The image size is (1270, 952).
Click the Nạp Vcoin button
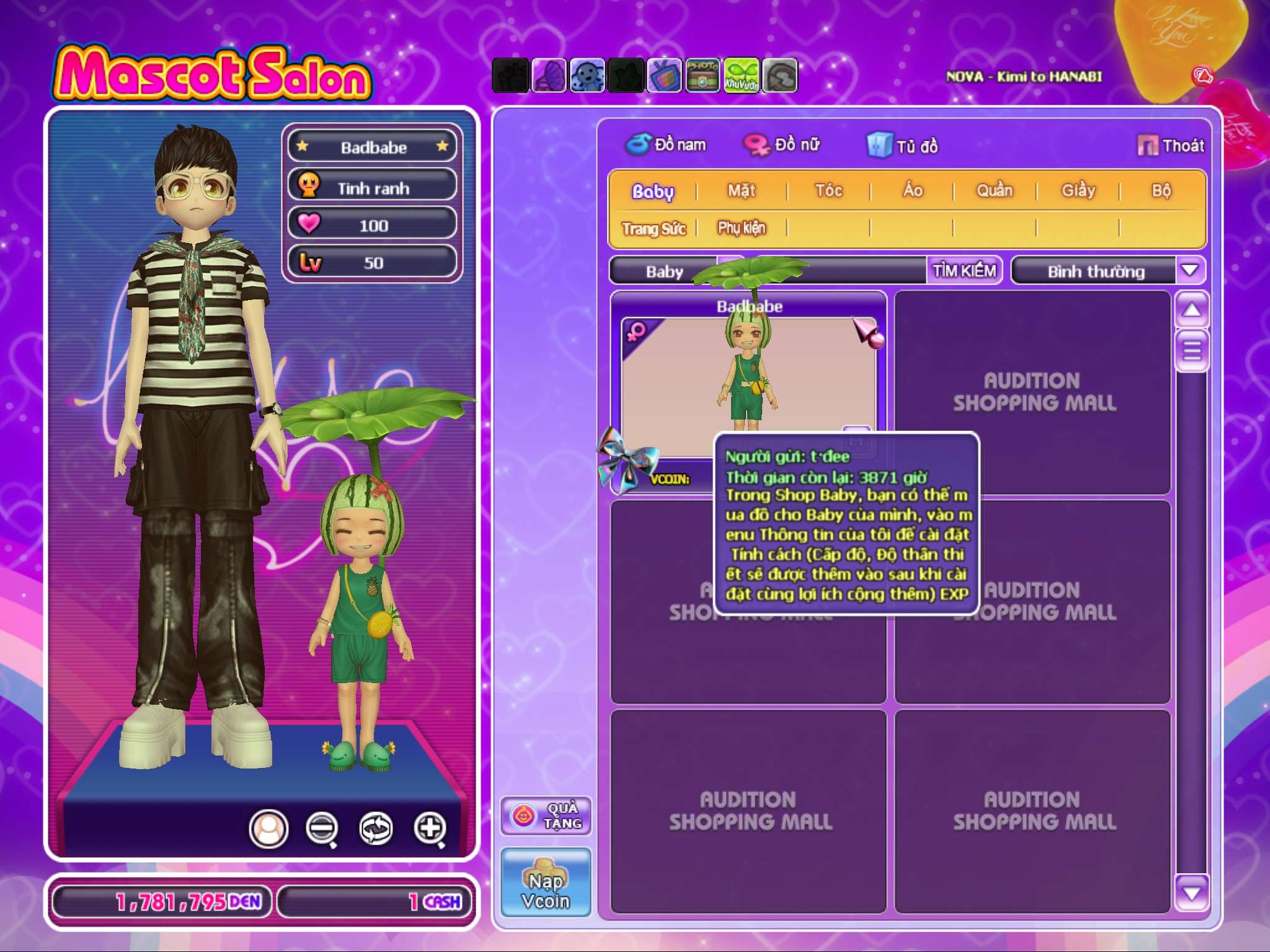(546, 883)
